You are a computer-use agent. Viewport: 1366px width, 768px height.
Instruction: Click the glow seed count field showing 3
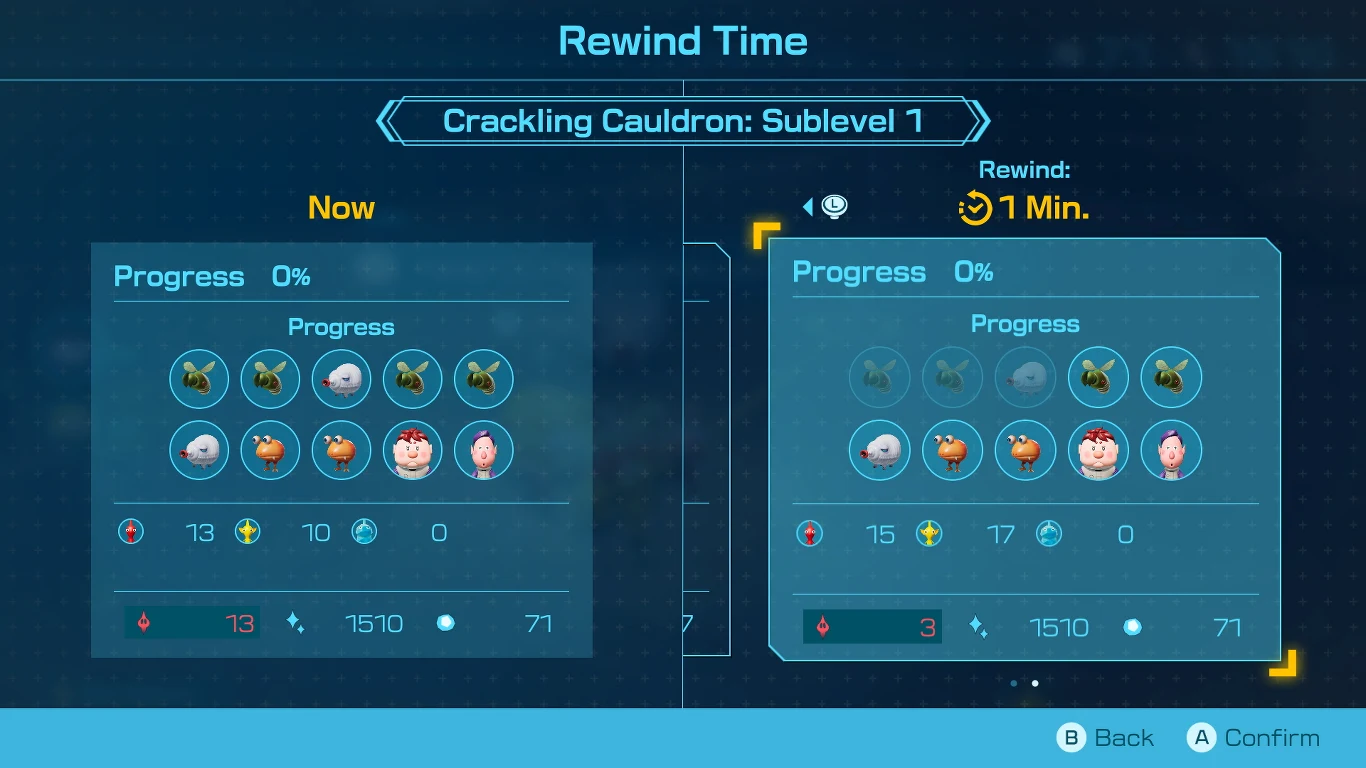[871, 627]
